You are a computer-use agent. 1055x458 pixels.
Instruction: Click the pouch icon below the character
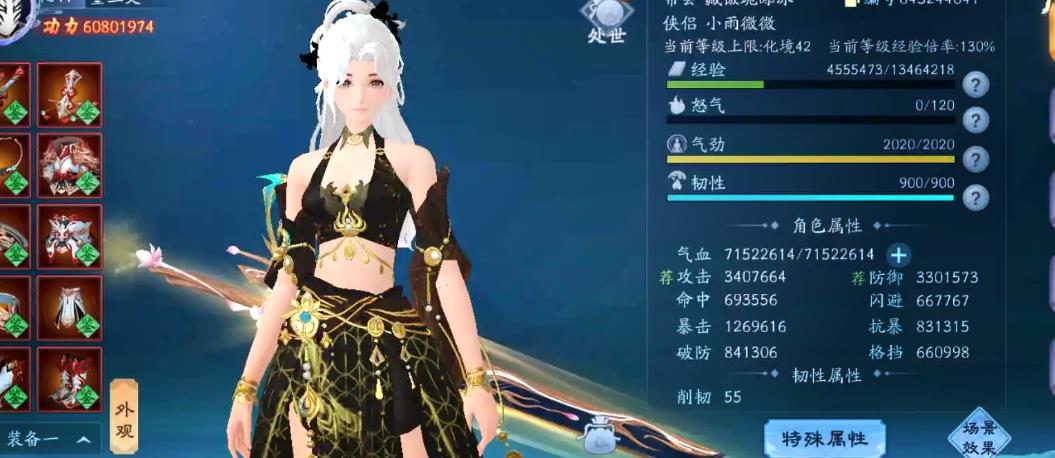click(x=604, y=434)
